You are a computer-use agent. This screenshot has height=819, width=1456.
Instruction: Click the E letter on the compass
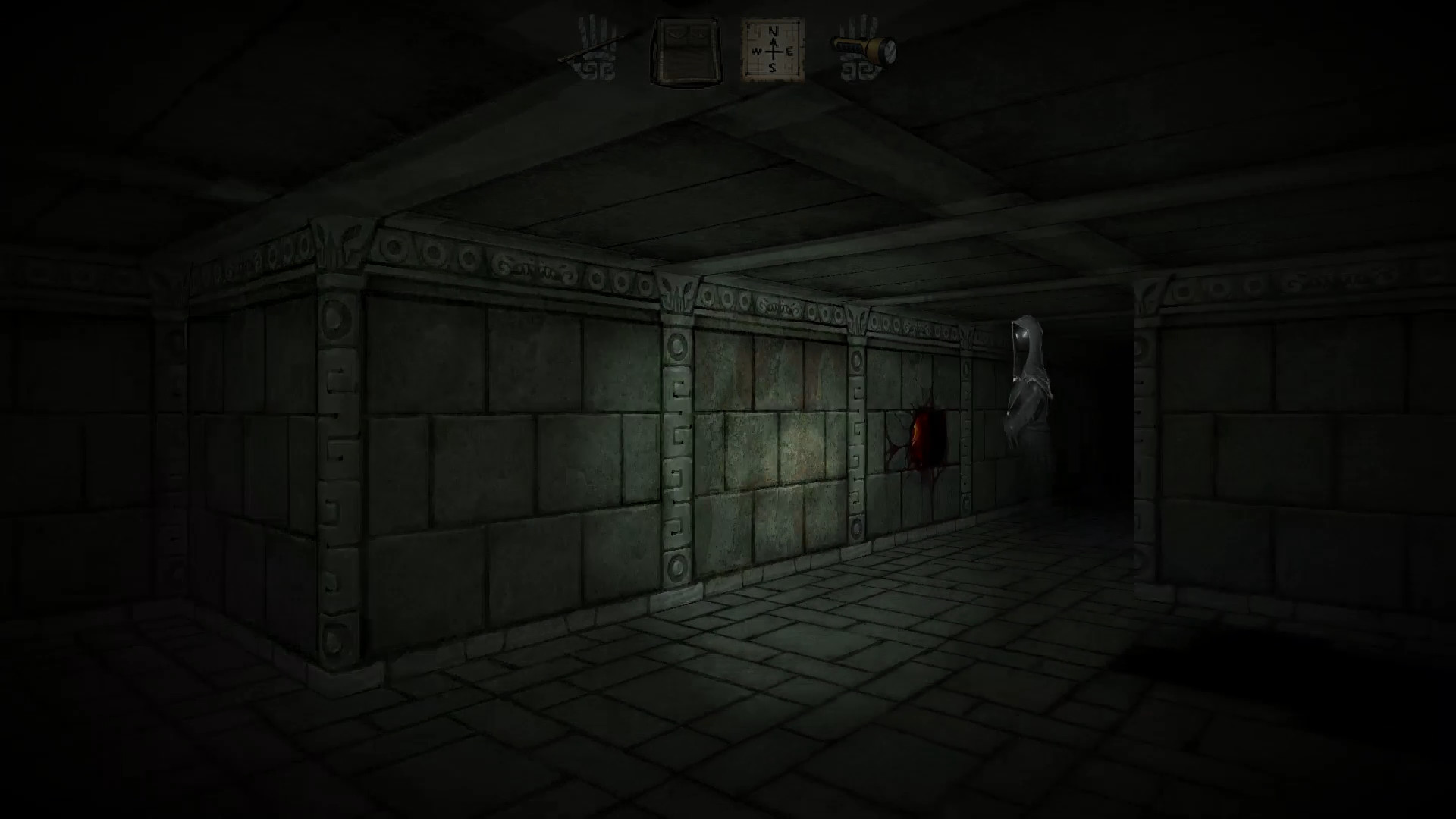coord(789,52)
